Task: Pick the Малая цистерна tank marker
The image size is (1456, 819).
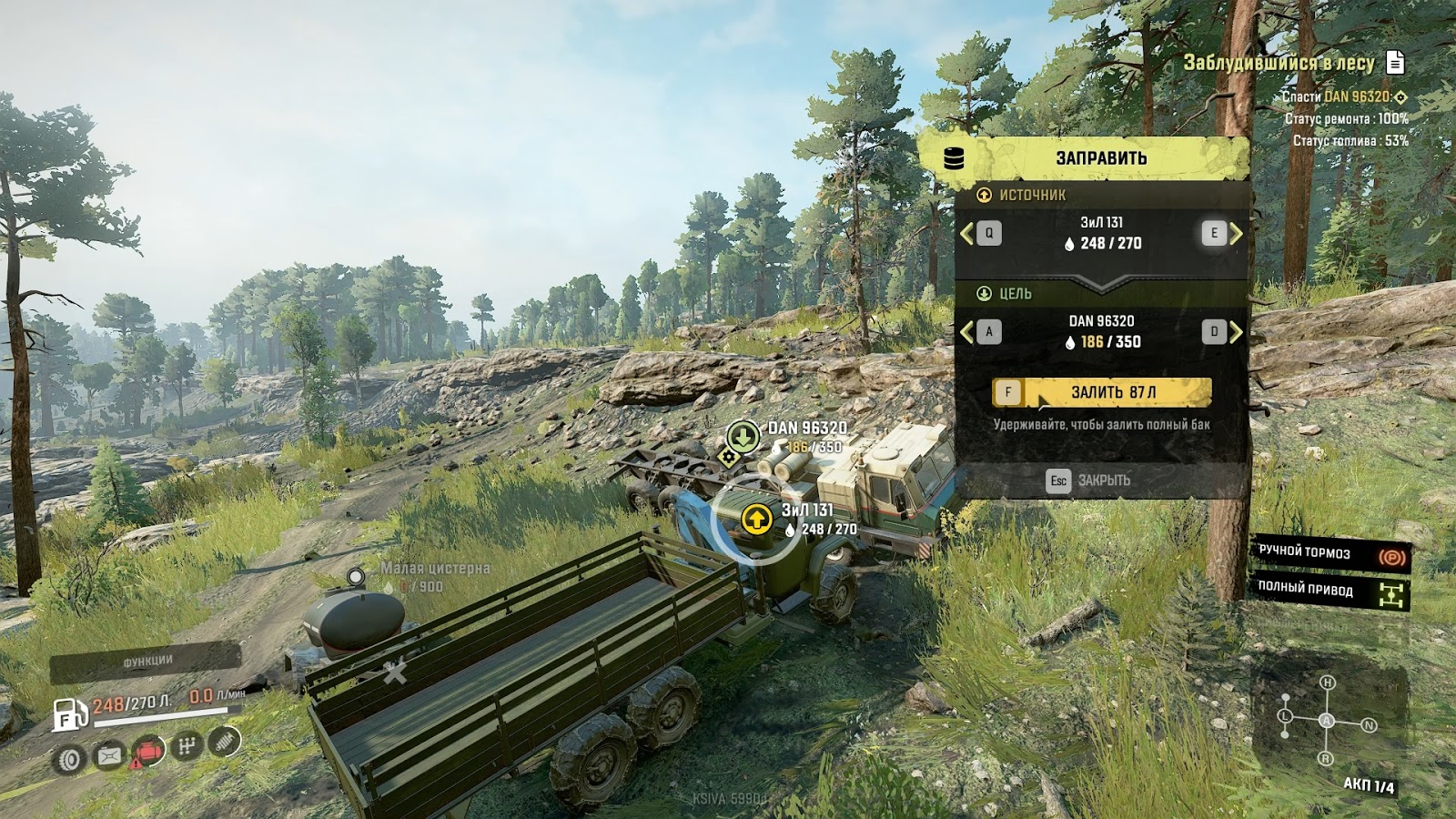Action: tap(356, 577)
